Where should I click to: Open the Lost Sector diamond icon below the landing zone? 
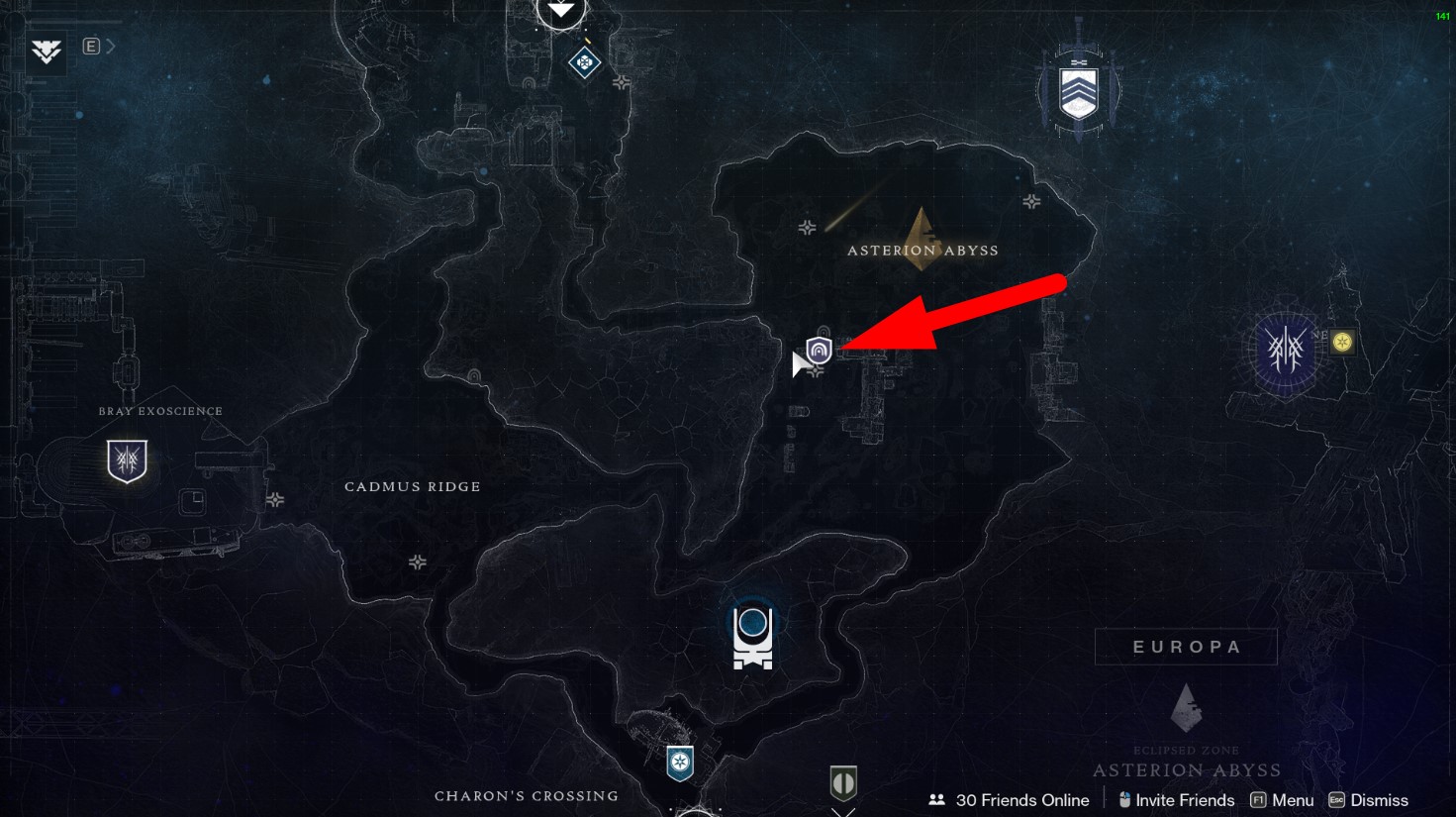tap(584, 63)
